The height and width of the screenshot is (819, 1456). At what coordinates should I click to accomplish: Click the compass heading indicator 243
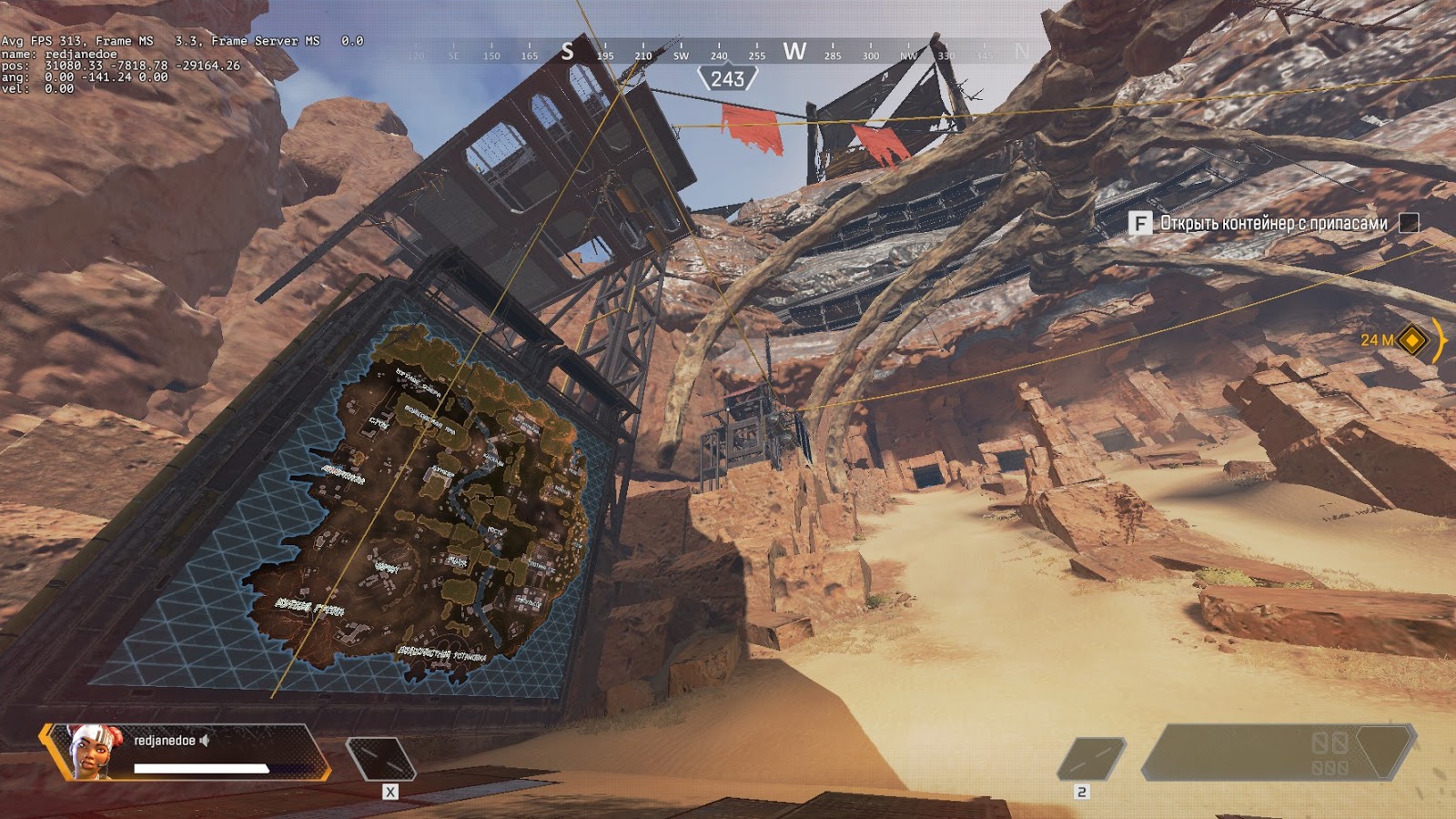tap(727, 79)
